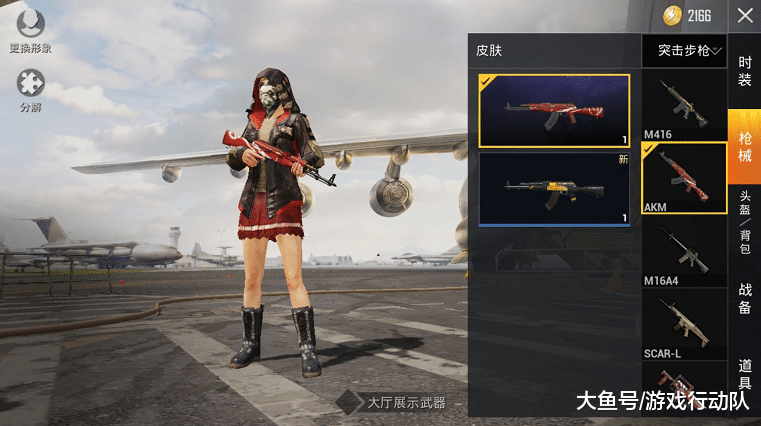761x426 pixels.
Task: Select the 枪械 firearms tab
Action: 745,143
